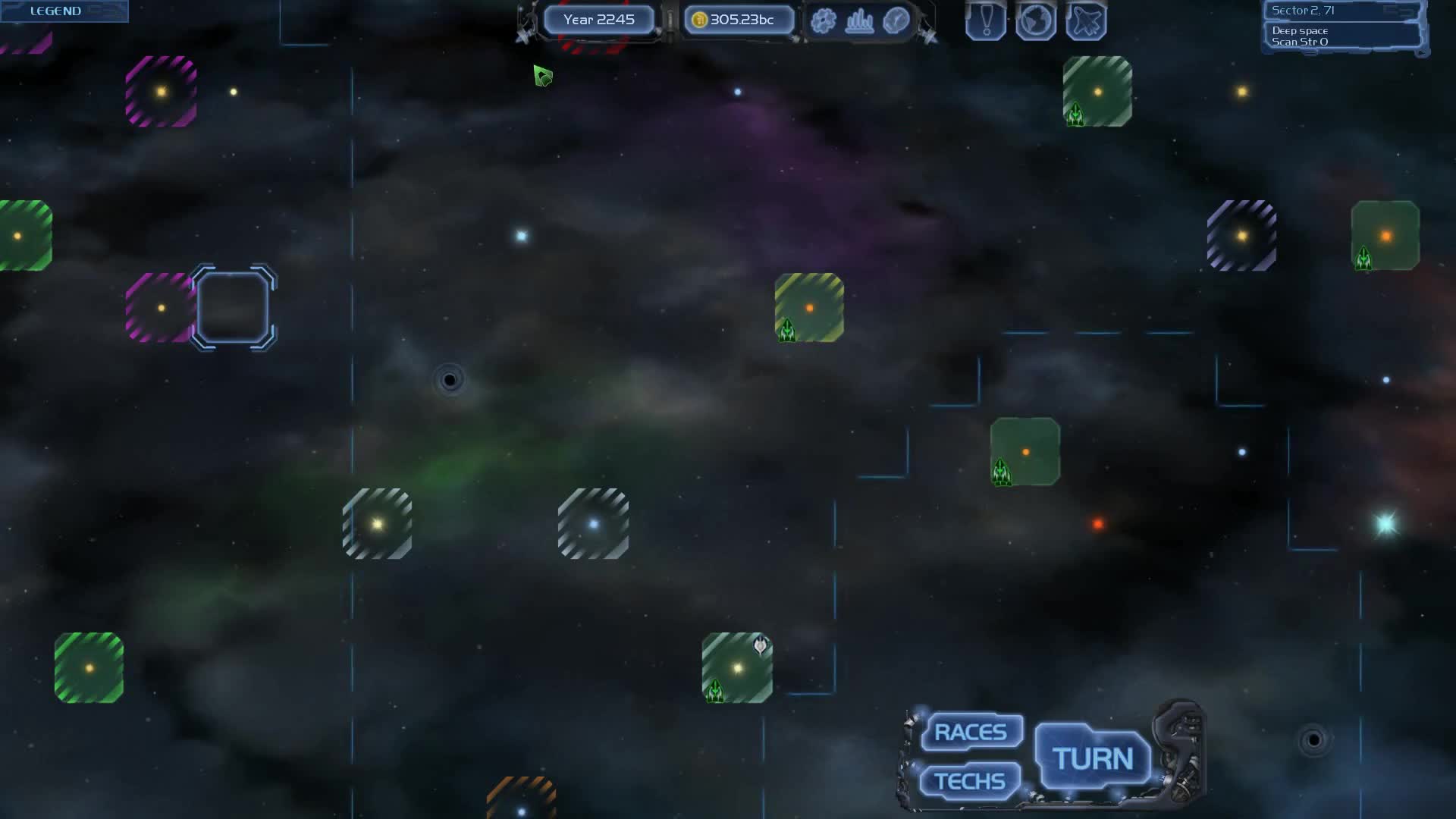Click the Year 2245 display
Screen dimensions: 1456x819
coord(599,20)
